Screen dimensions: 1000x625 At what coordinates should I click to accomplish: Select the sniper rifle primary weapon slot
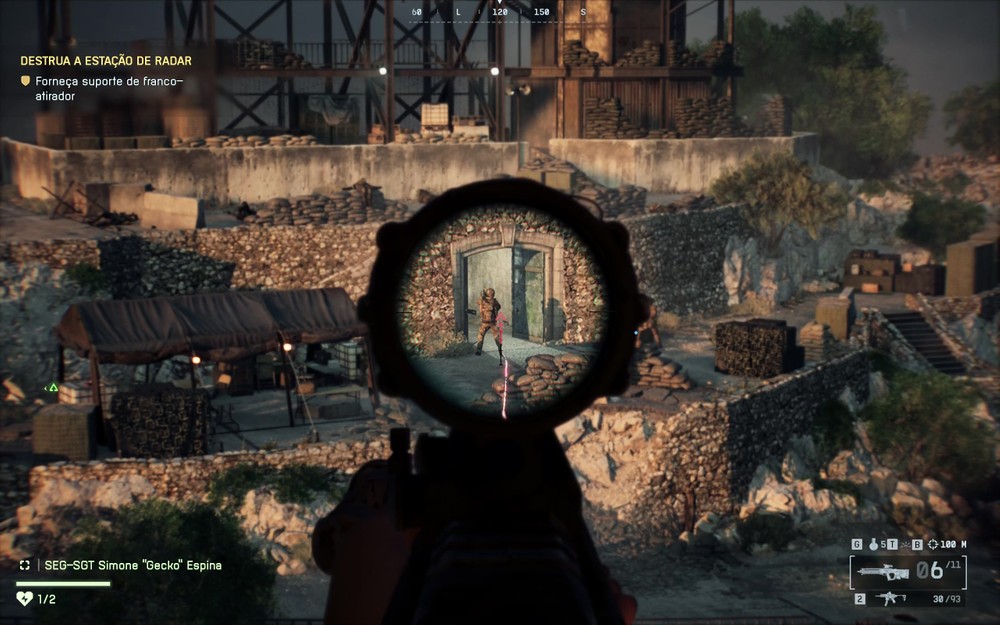(x=884, y=572)
